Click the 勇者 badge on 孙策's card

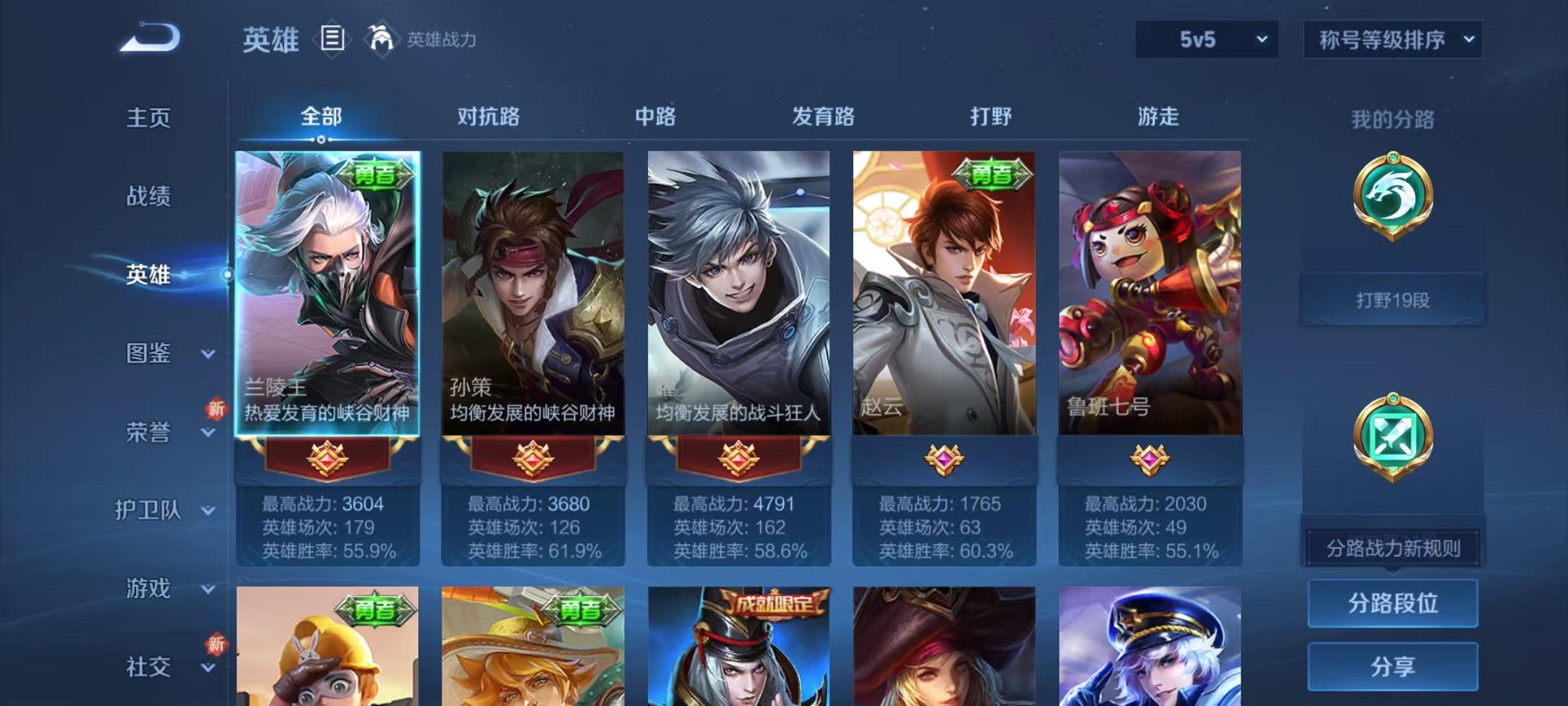[x=580, y=175]
